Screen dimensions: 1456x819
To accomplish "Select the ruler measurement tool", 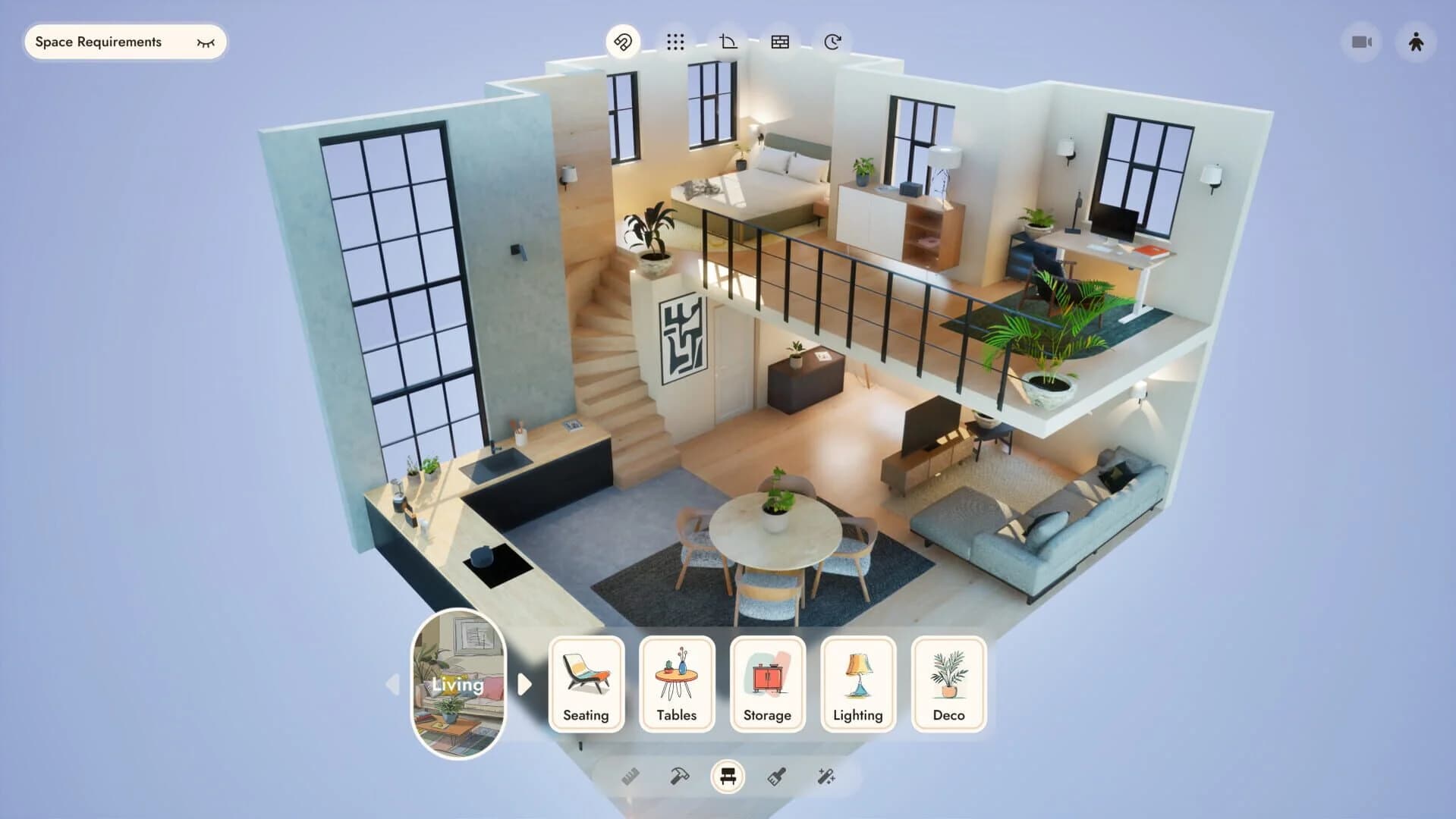I will 631,776.
